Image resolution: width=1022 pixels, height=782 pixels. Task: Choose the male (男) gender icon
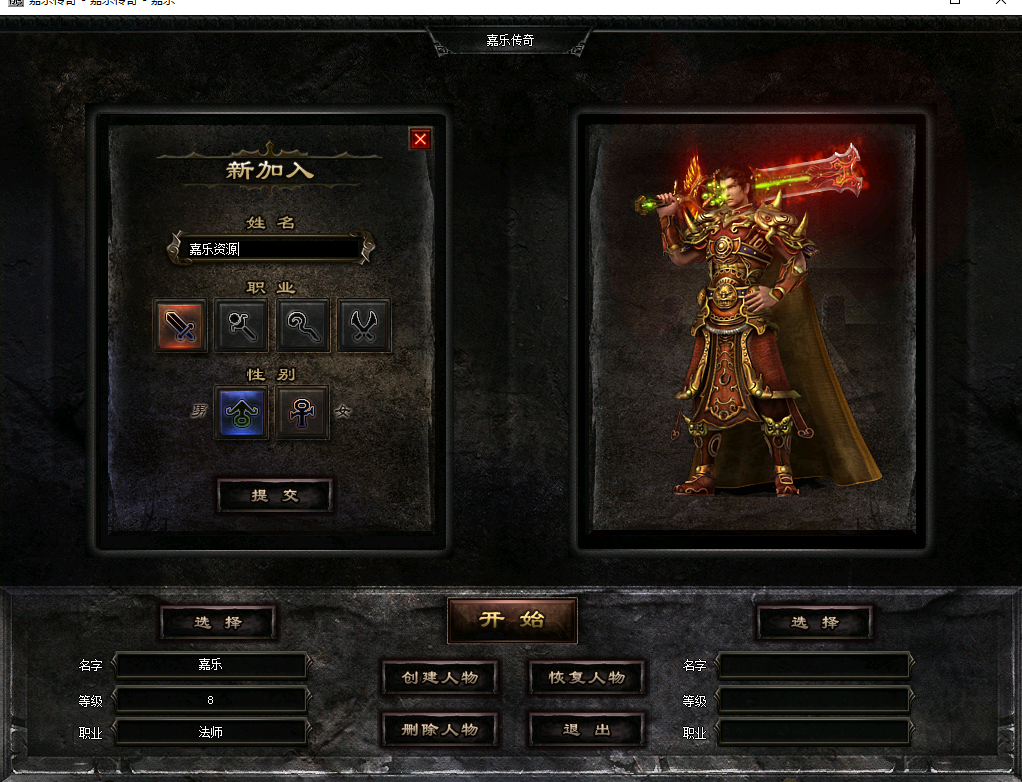coord(242,412)
